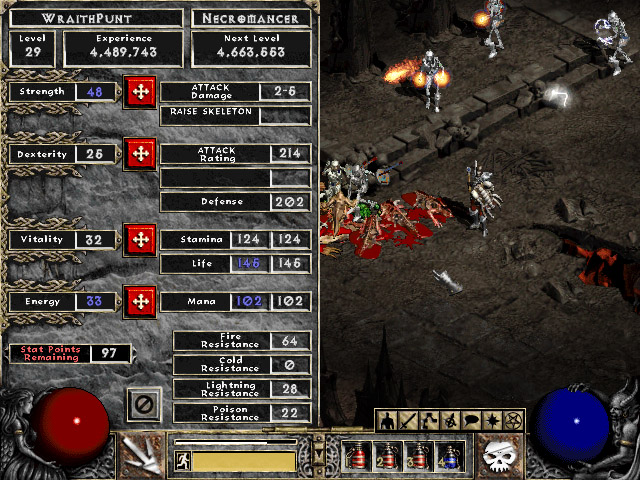
Task: Open the inventory via sword icon
Action: pos(409,421)
